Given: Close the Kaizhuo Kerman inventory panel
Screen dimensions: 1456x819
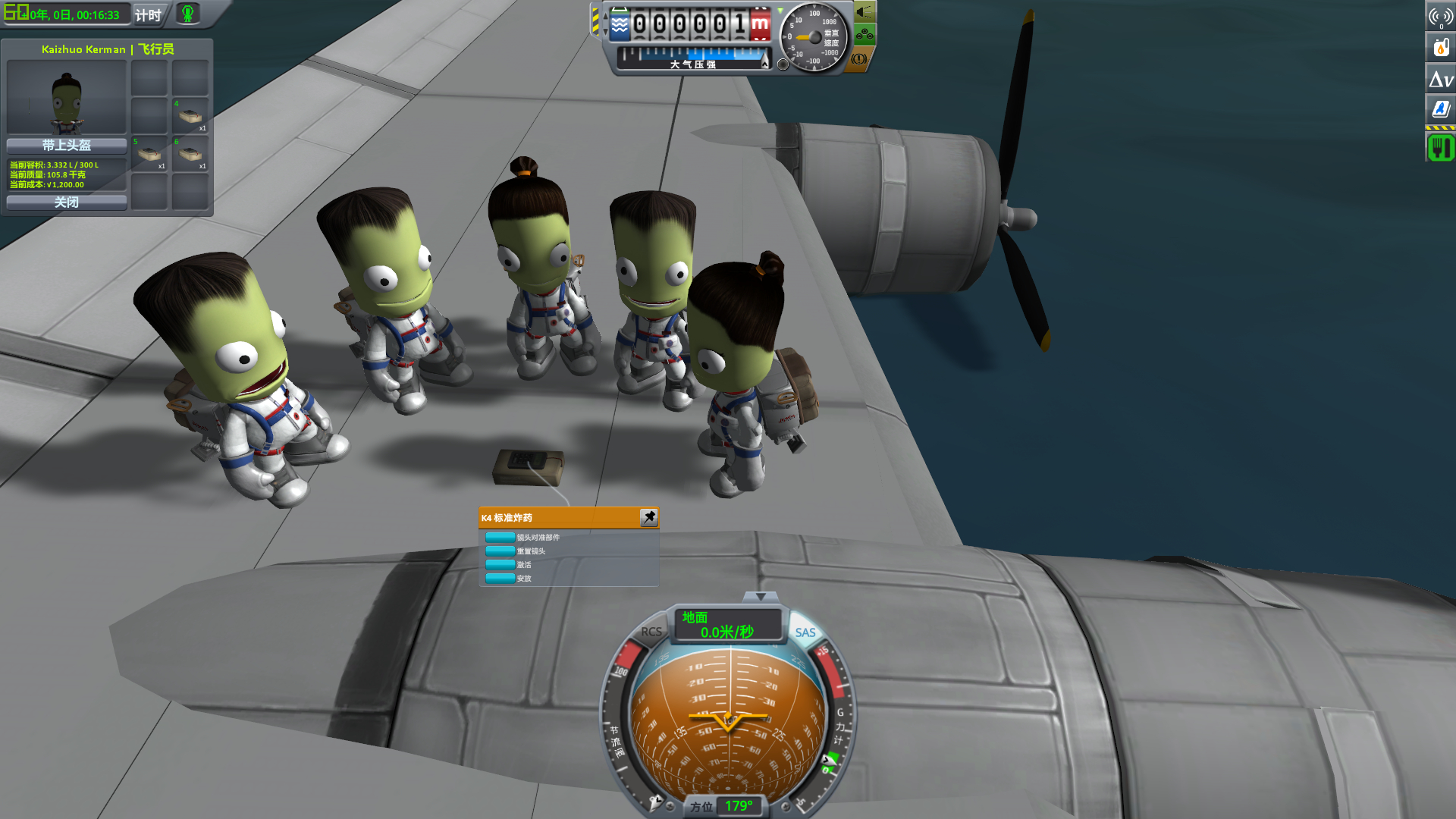Looking at the screenshot, I should tap(67, 202).
